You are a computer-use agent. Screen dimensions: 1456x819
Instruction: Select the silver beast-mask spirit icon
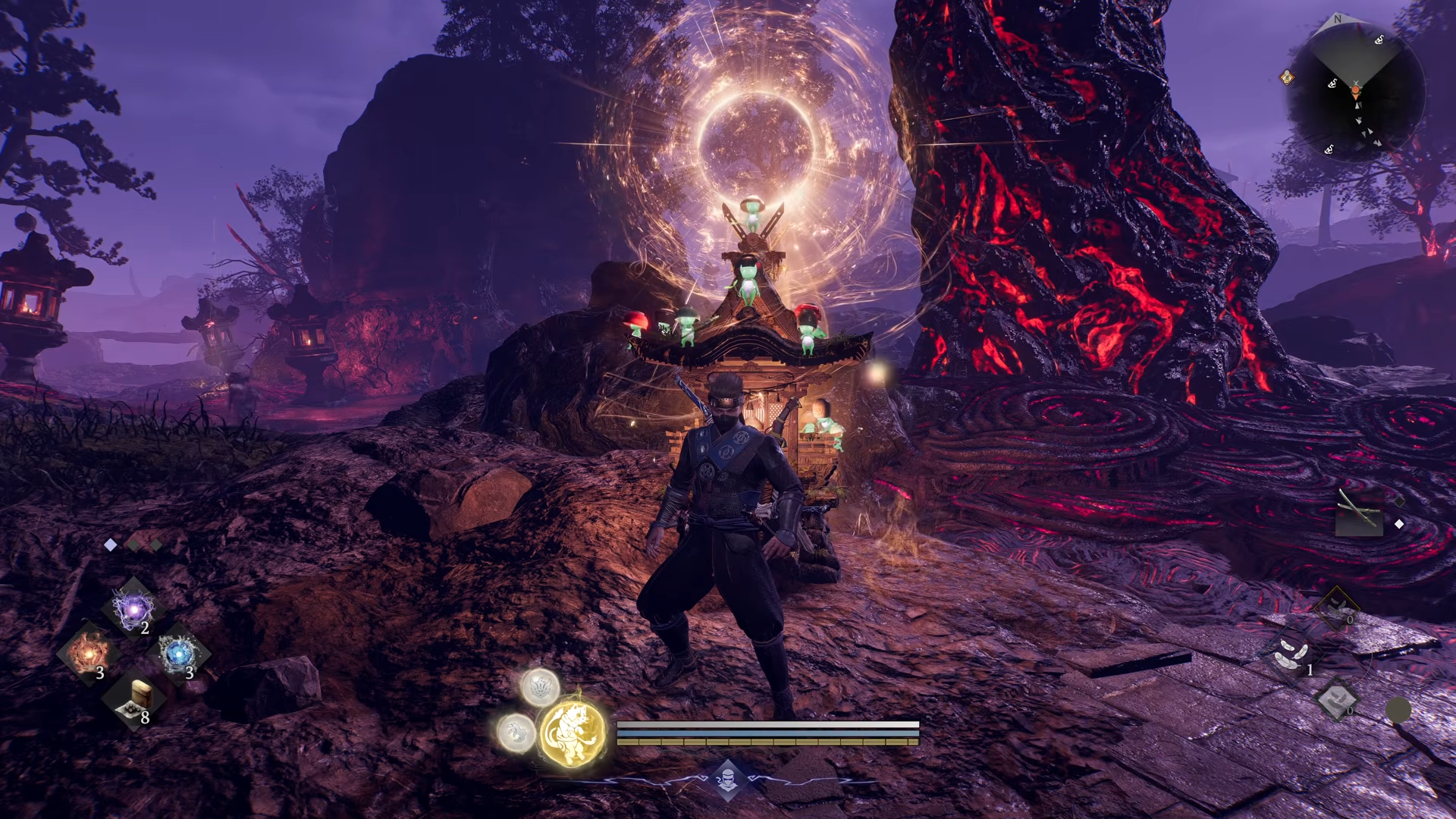540,687
